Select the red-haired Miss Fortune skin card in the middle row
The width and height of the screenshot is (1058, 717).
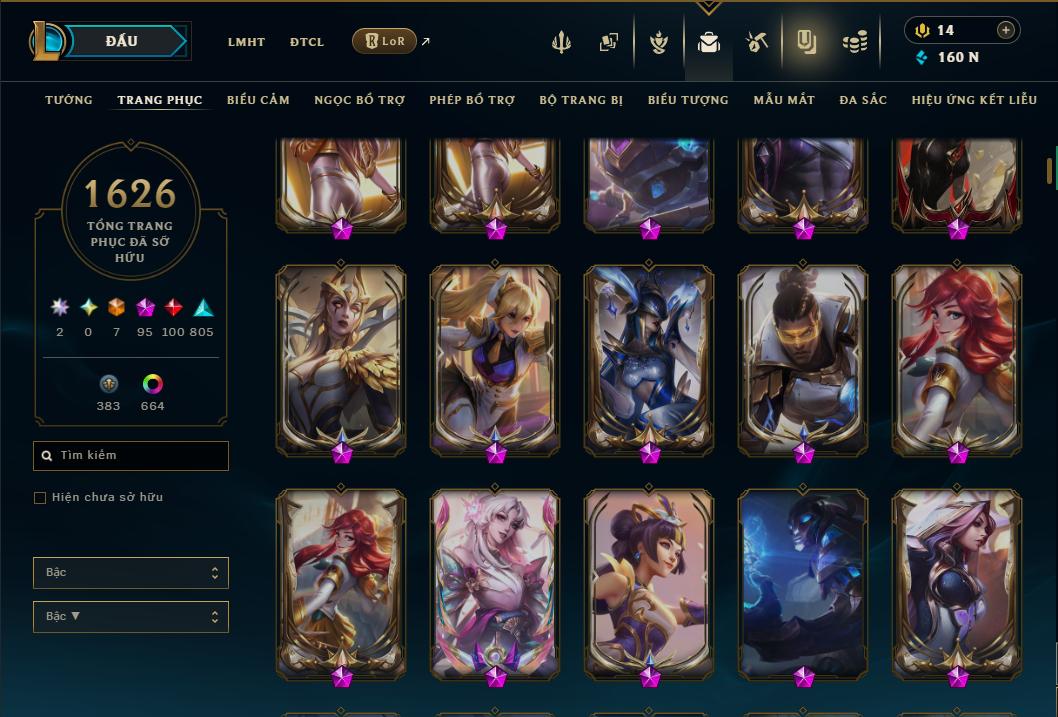click(x=957, y=360)
